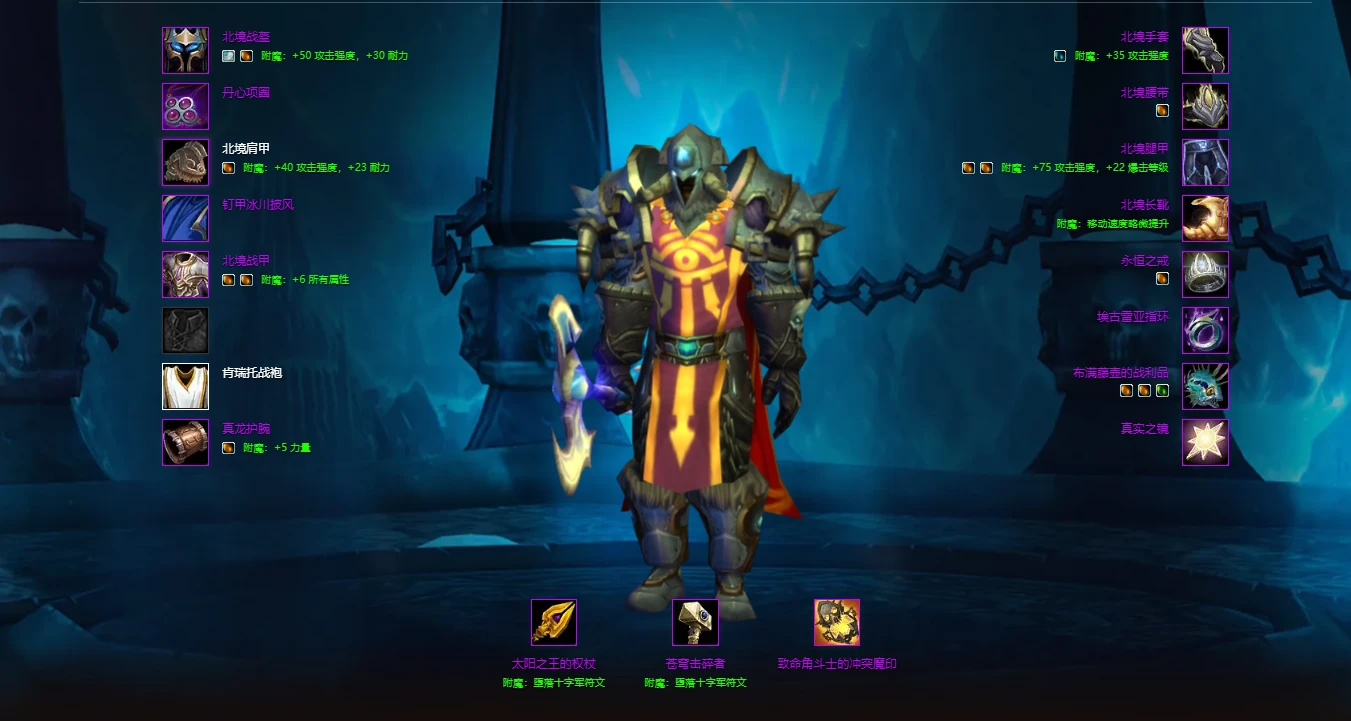
Task: Select the 北境战甲 chest armor icon
Action: click(x=185, y=274)
